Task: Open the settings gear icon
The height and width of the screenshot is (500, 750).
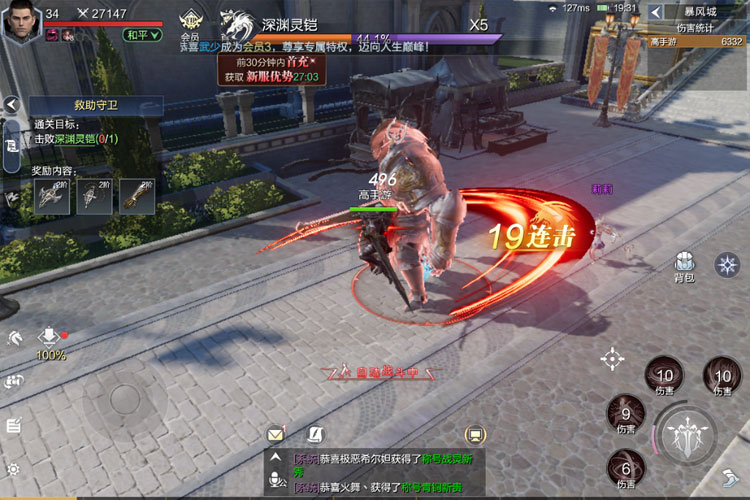Action: 13,468
